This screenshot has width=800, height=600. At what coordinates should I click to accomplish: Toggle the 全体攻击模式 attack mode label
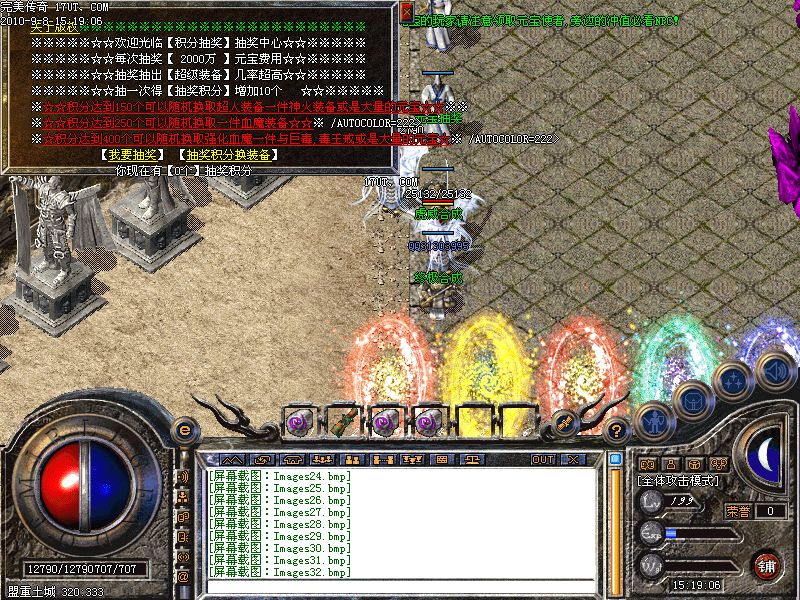(677, 482)
